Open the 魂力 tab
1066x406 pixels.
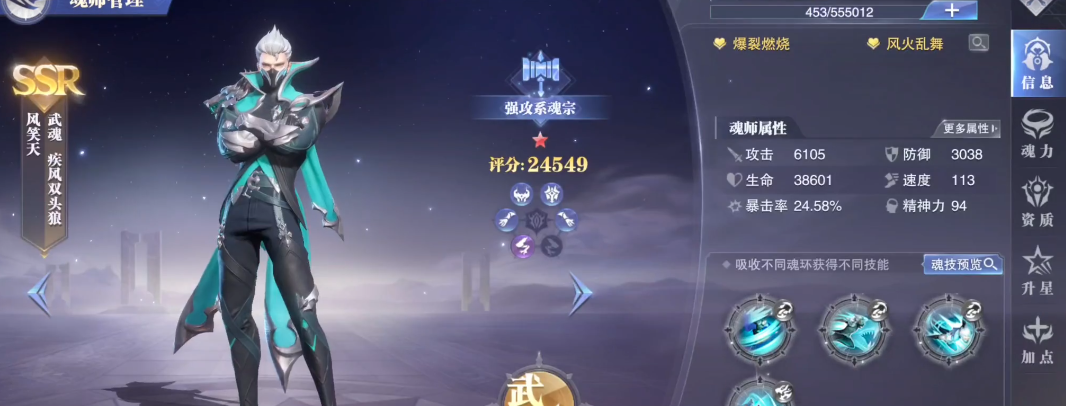(x=1037, y=135)
